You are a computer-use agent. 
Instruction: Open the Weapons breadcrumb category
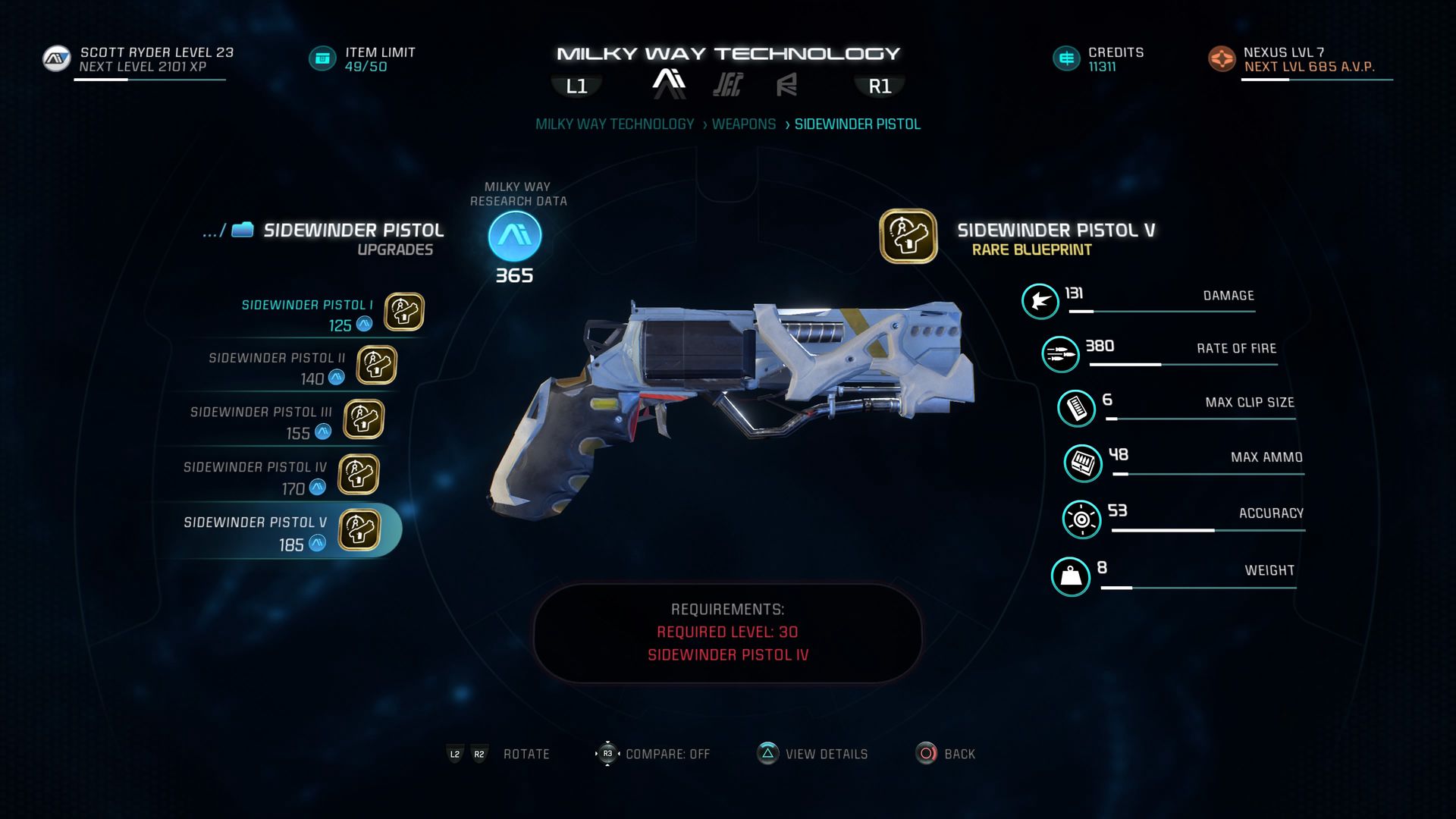(x=743, y=124)
